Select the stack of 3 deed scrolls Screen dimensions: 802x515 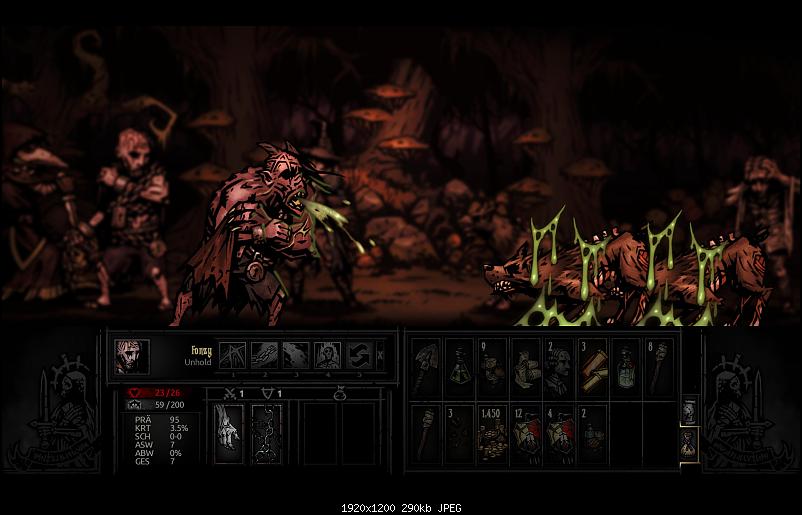[592, 368]
